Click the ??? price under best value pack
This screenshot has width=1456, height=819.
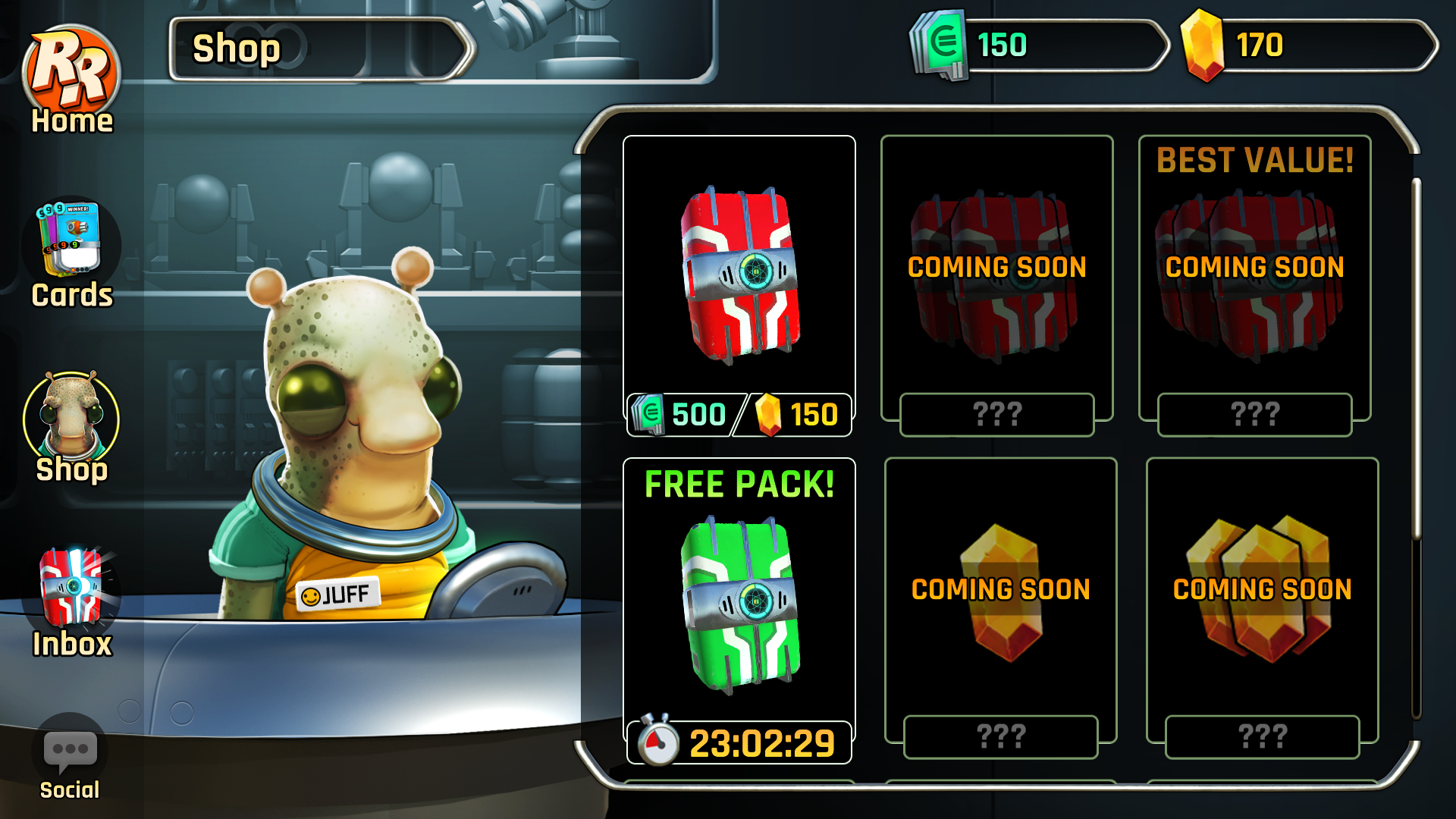(1257, 414)
